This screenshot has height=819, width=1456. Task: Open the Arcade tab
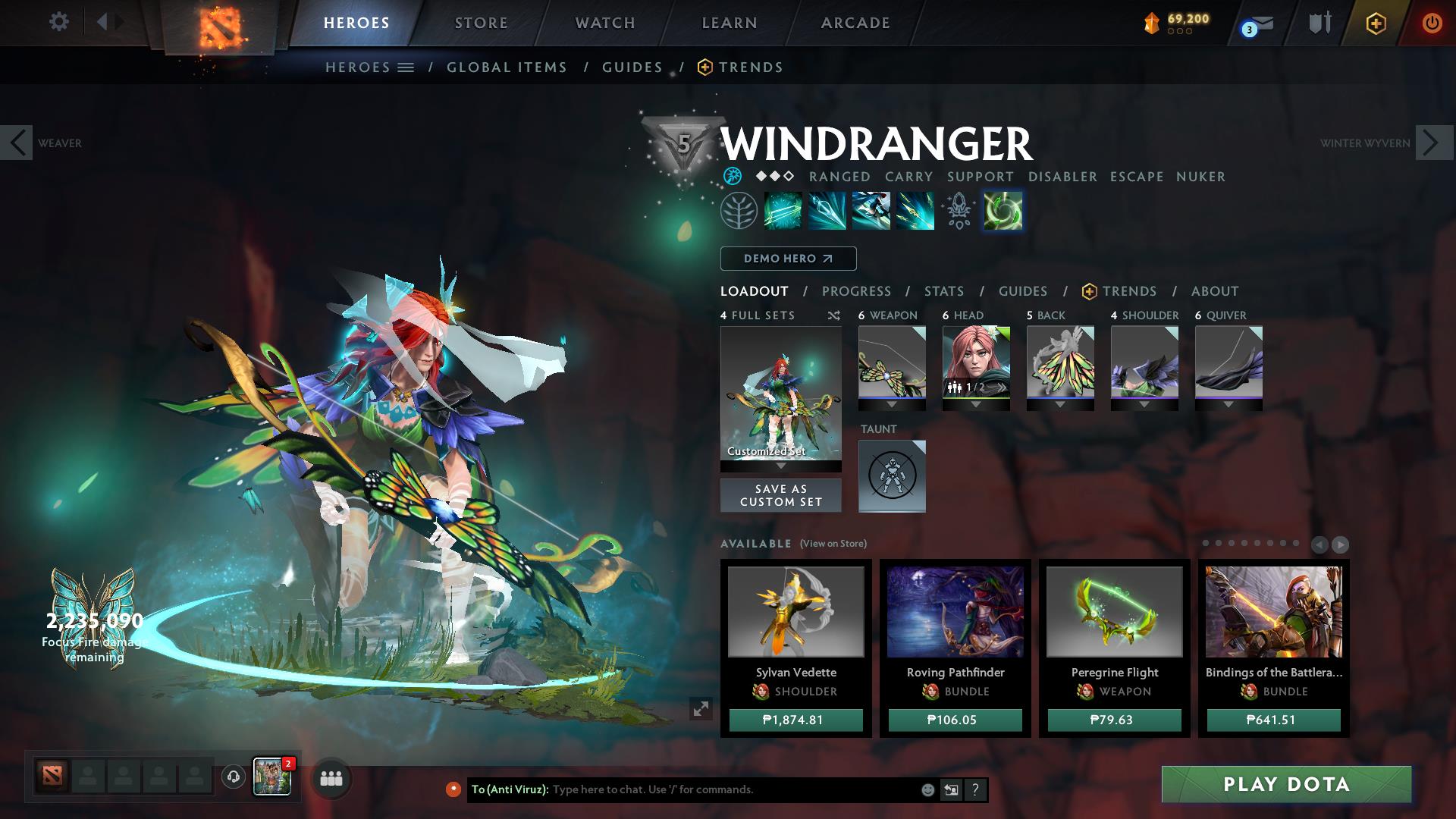click(x=855, y=23)
